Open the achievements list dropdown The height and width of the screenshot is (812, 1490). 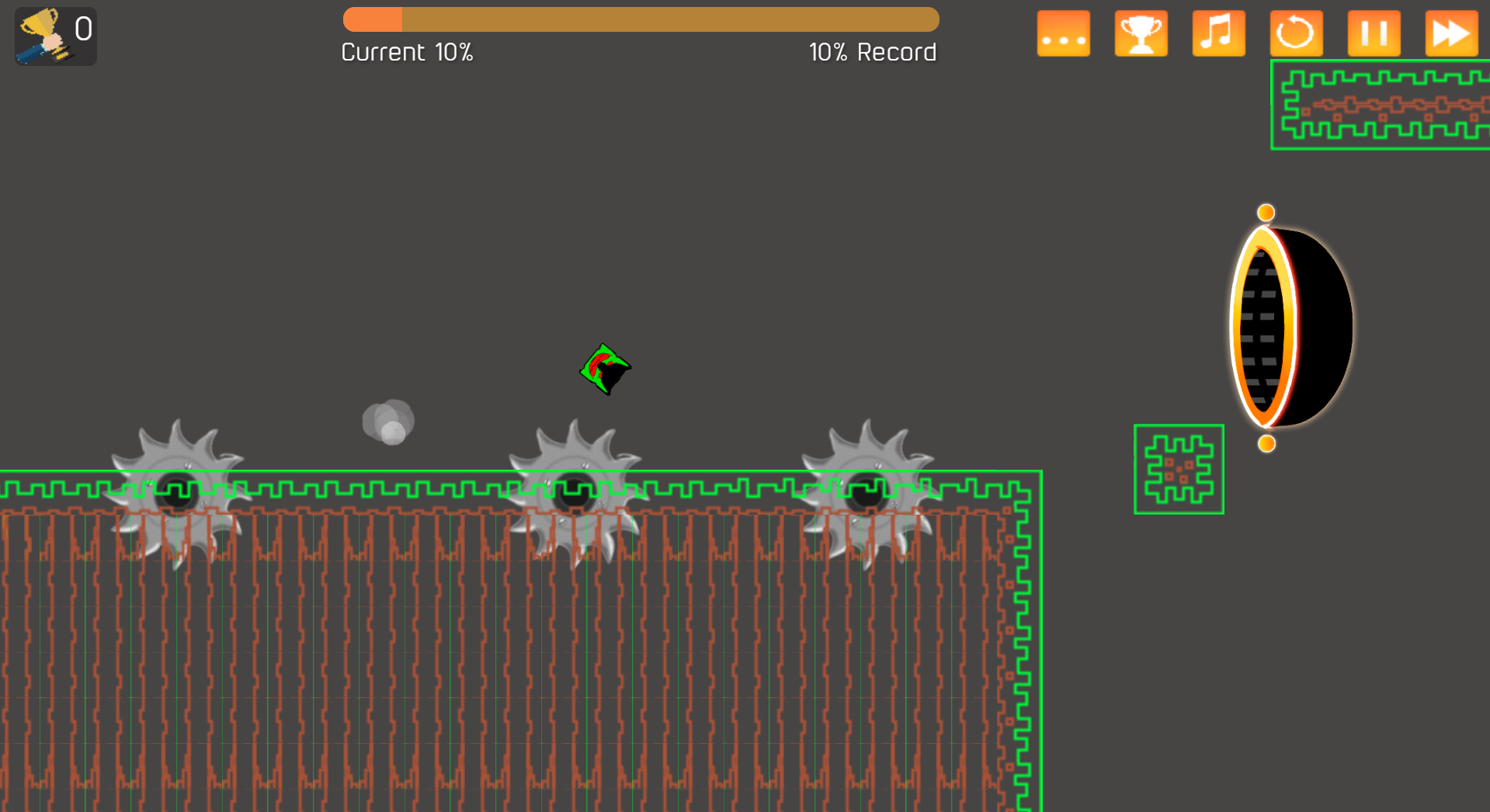1141,33
